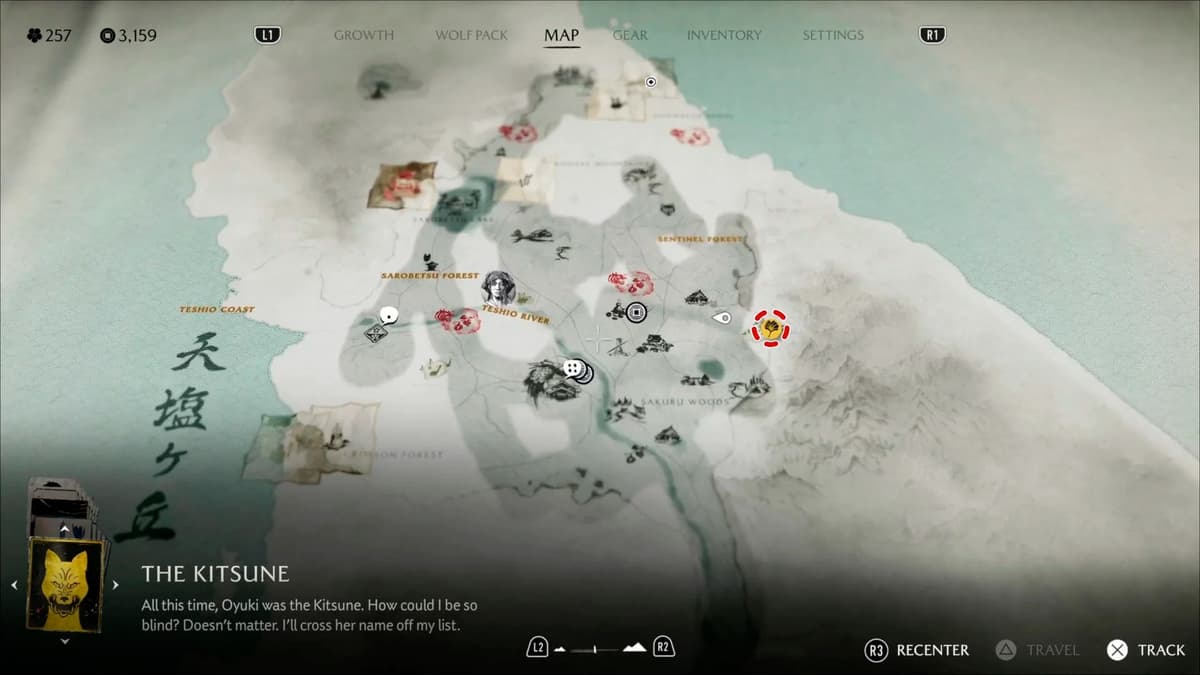Recenter the map view
Screen dimensions: 1200x675
tap(917, 650)
